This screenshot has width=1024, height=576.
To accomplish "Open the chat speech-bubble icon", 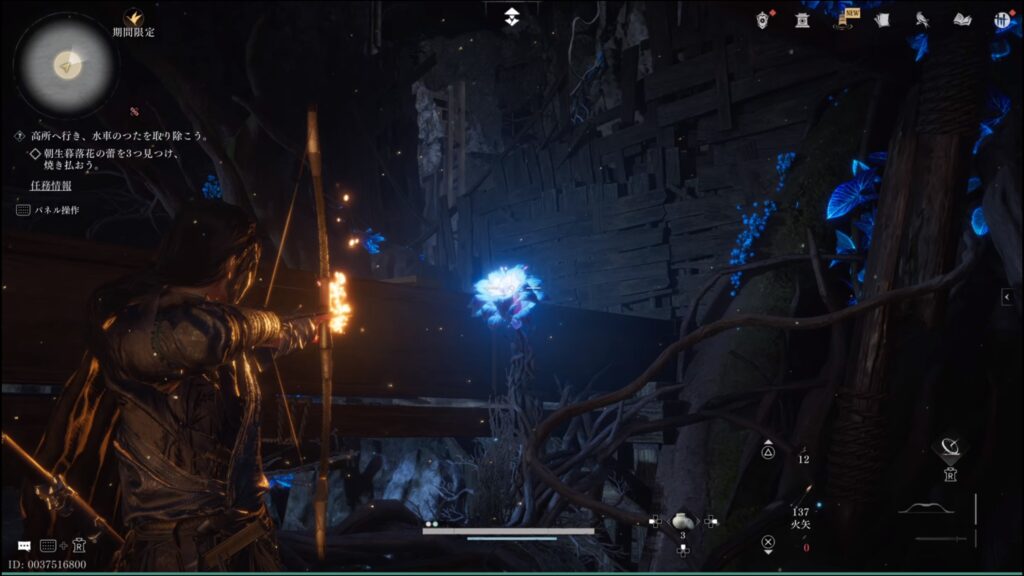I will point(24,546).
